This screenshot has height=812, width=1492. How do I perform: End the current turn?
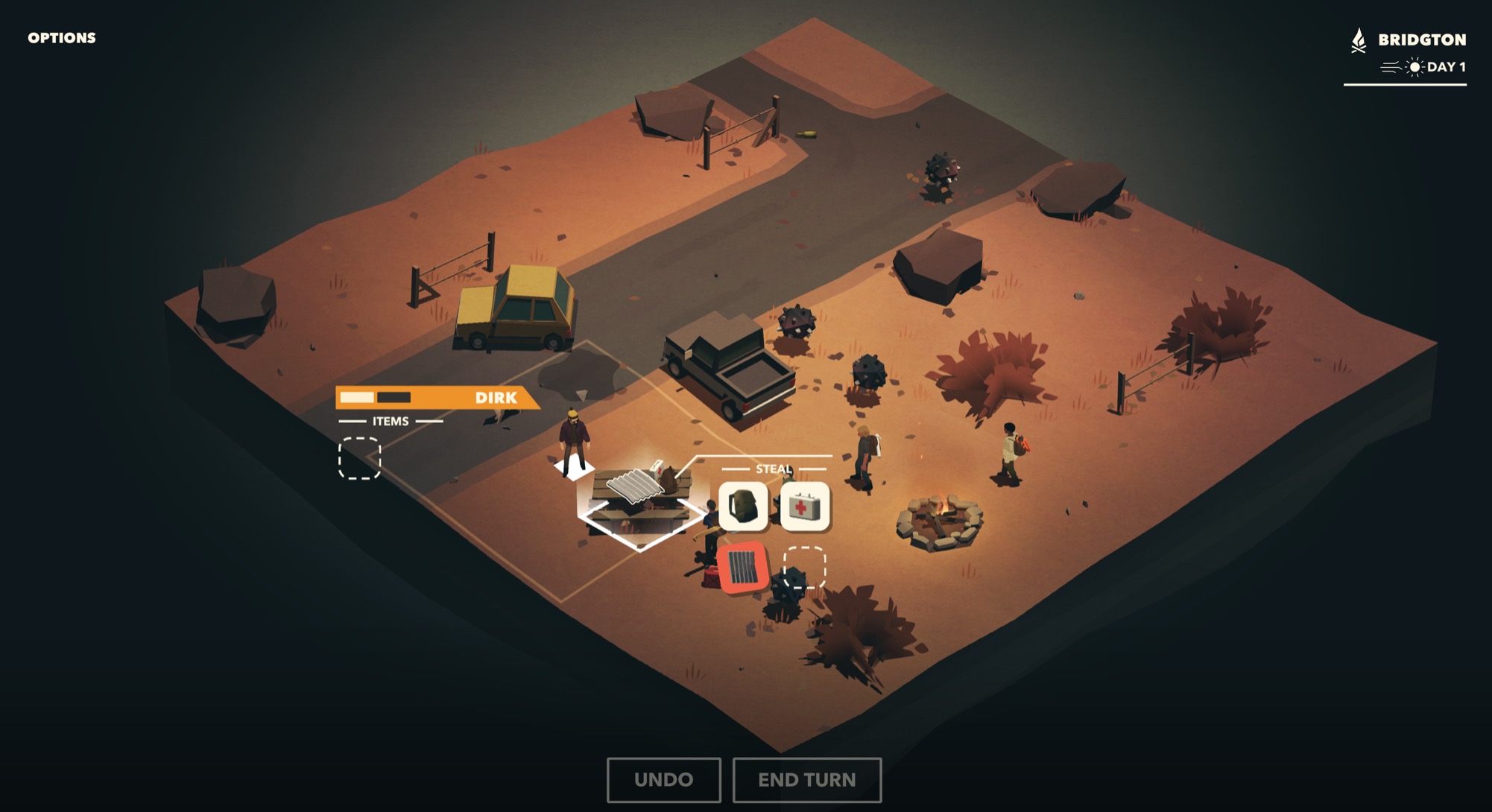(807, 779)
